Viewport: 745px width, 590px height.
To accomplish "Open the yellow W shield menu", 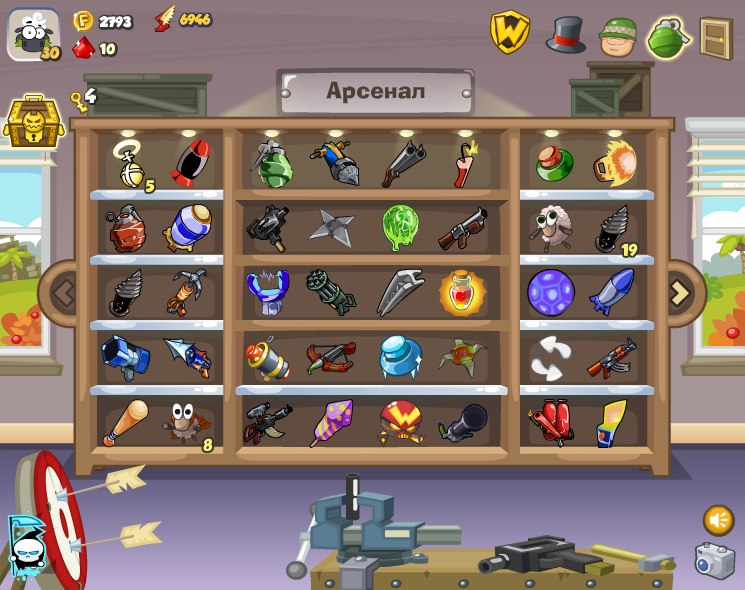I will click(509, 33).
